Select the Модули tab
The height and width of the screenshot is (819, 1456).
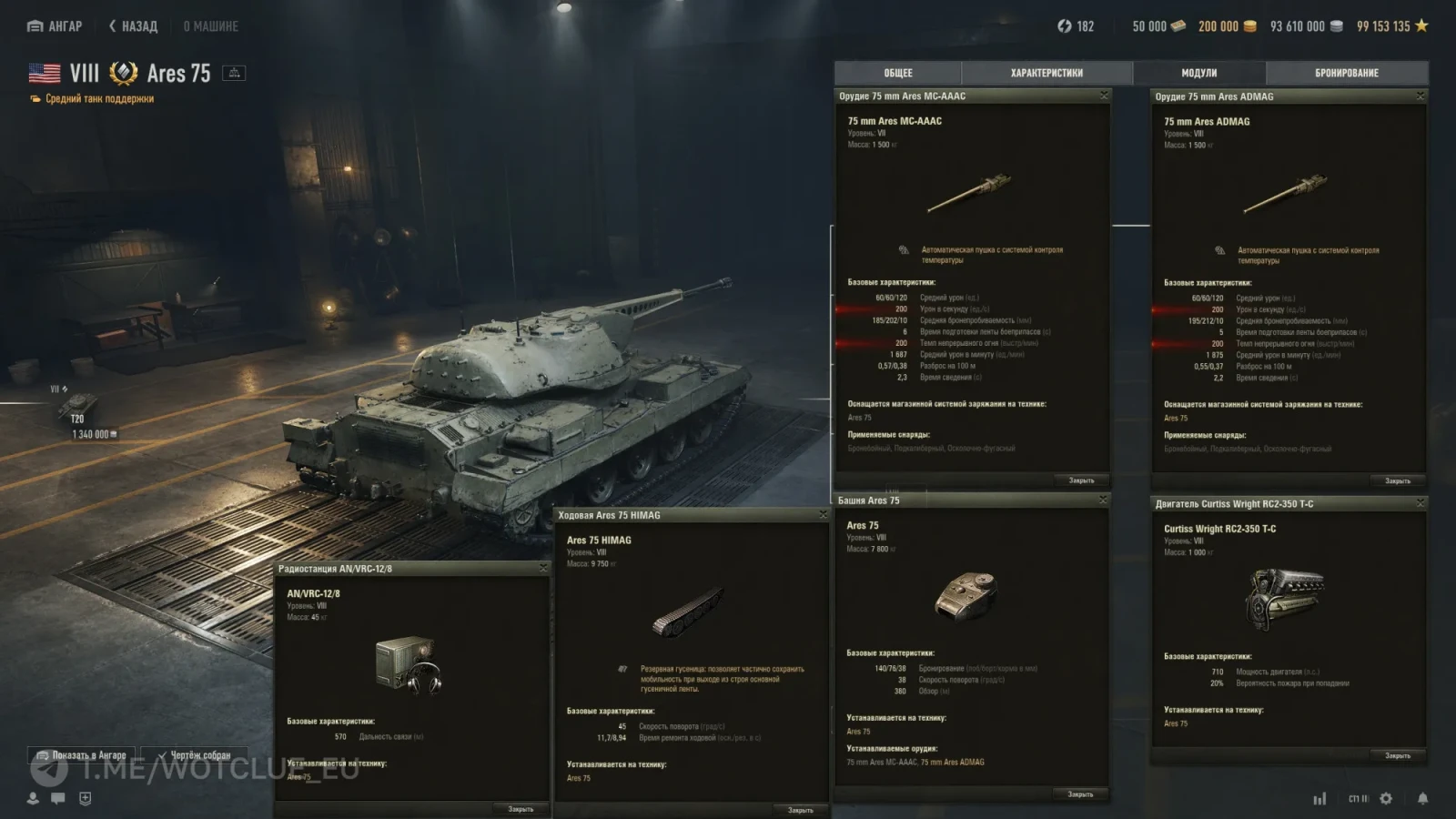point(1198,73)
